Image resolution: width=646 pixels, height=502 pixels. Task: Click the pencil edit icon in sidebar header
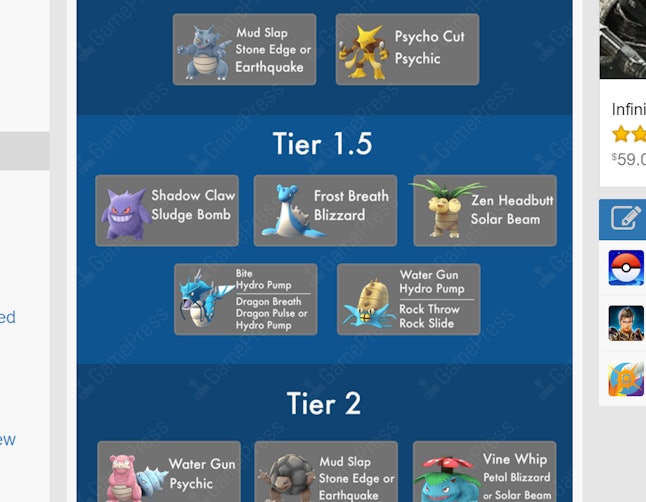(x=624, y=218)
